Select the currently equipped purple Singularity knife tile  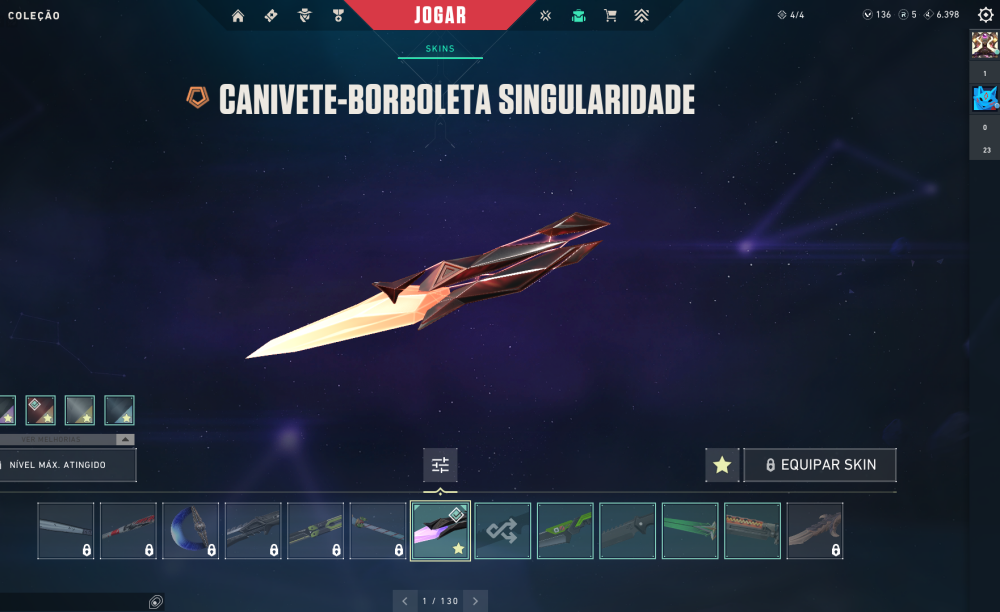click(440, 531)
